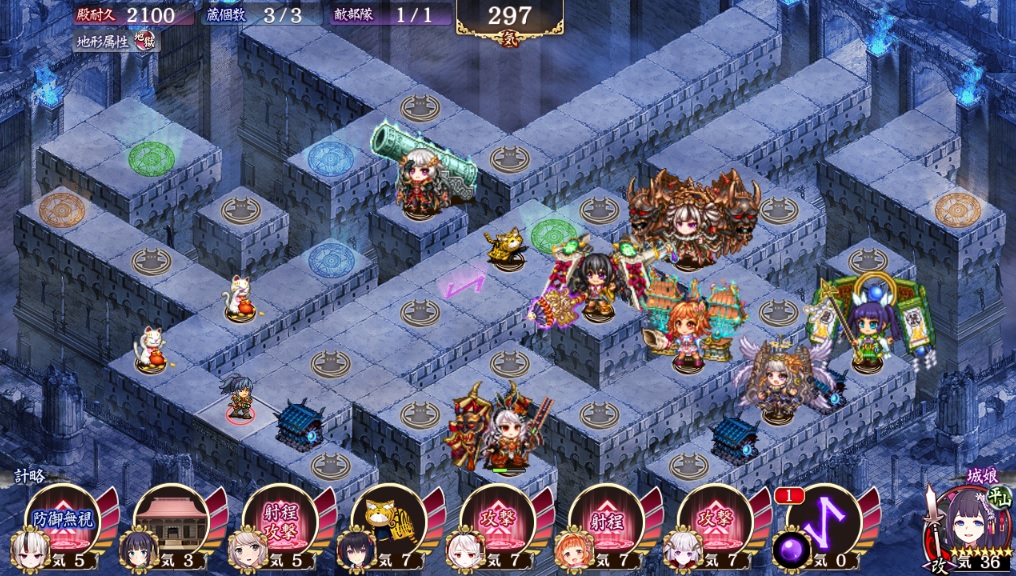The height and width of the screenshot is (576, 1016).
Task: Trigger the 射程 stratagem with orange-haired girl
Action: click(x=606, y=521)
